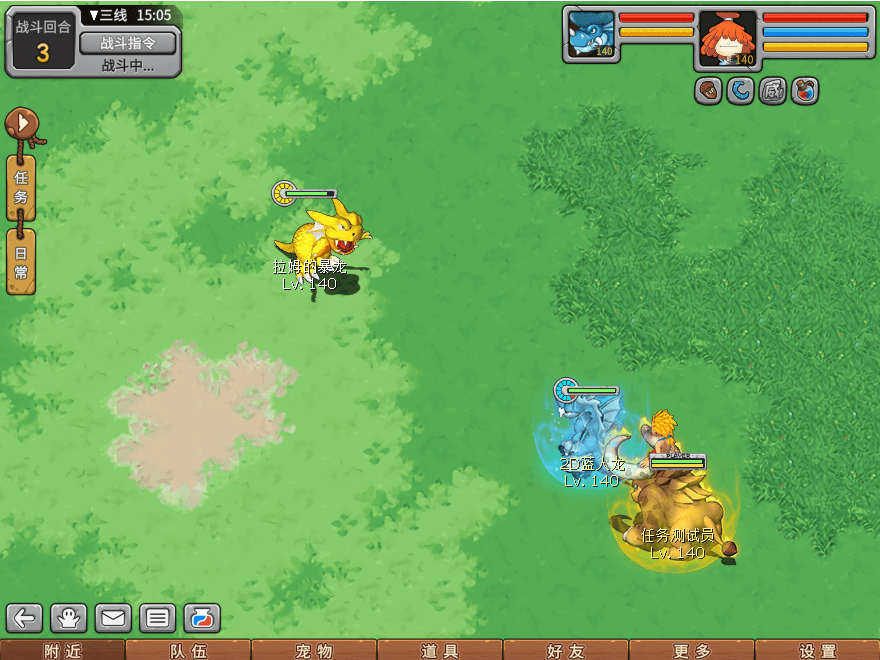Open the list lines icon button
This screenshot has width=880, height=660.
(157, 618)
